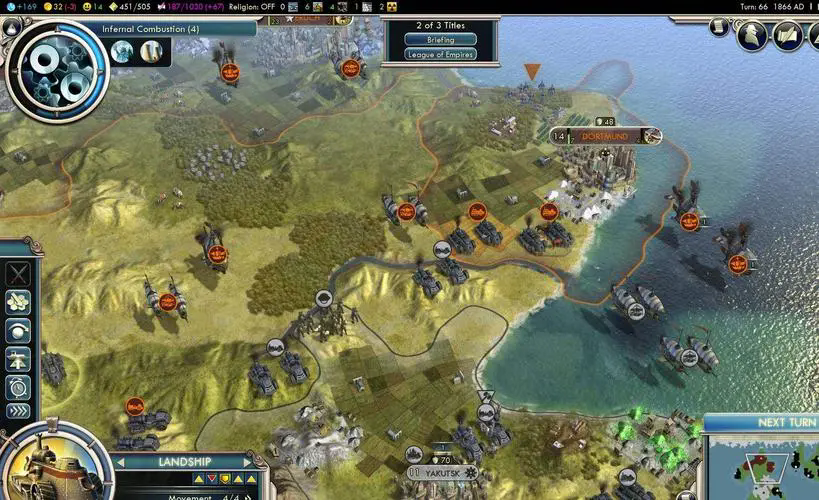Choose the crossed-swords unit action
Image resolution: width=819 pixels, height=500 pixels.
click(18, 273)
